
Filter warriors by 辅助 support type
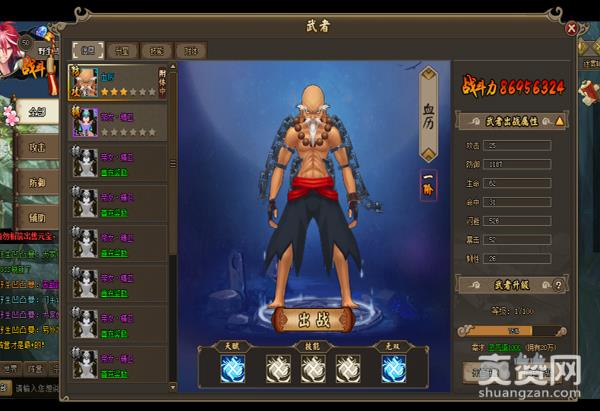coord(33,214)
